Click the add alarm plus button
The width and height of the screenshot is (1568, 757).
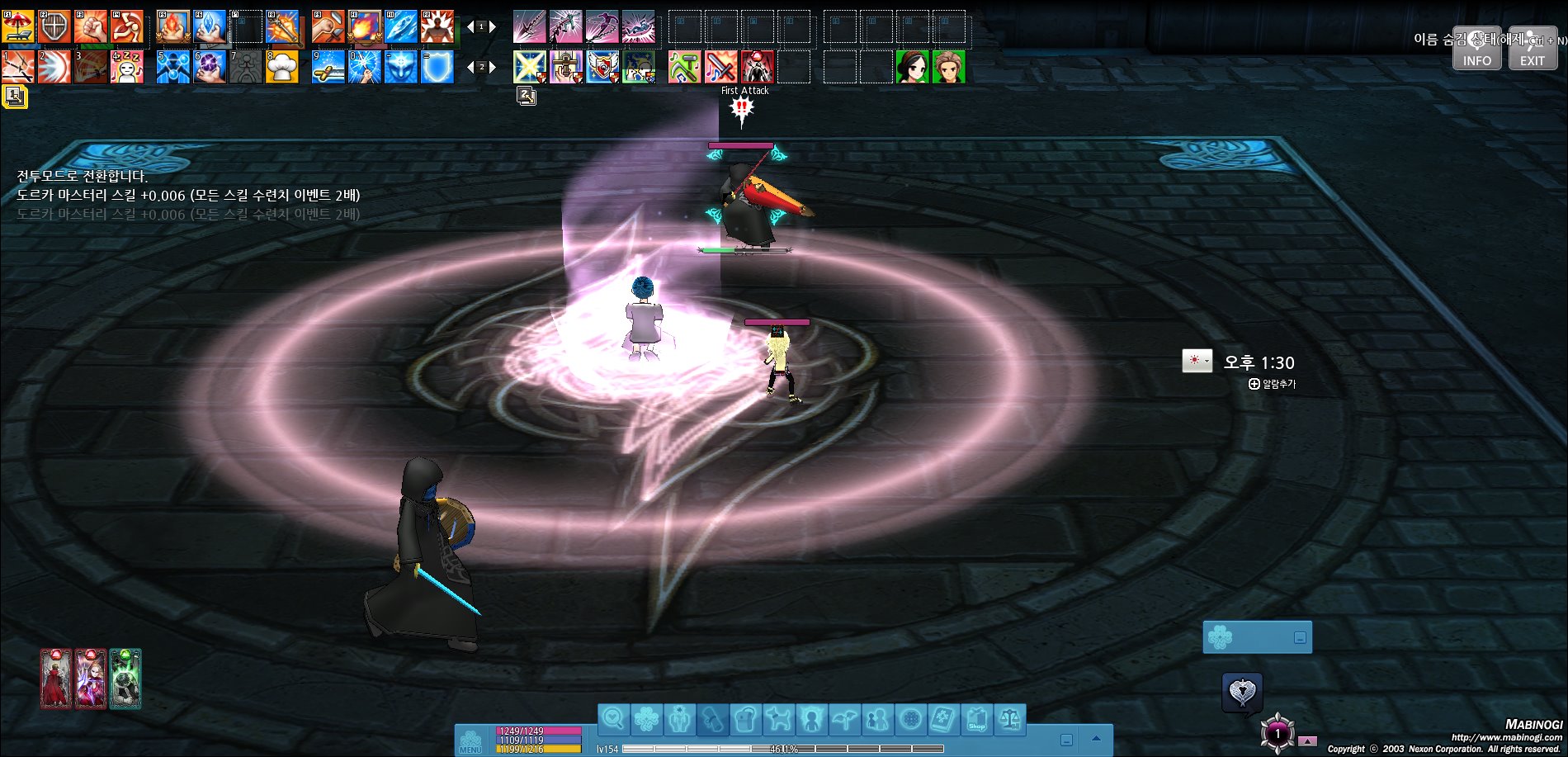pyautogui.click(x=1254, y=384)
